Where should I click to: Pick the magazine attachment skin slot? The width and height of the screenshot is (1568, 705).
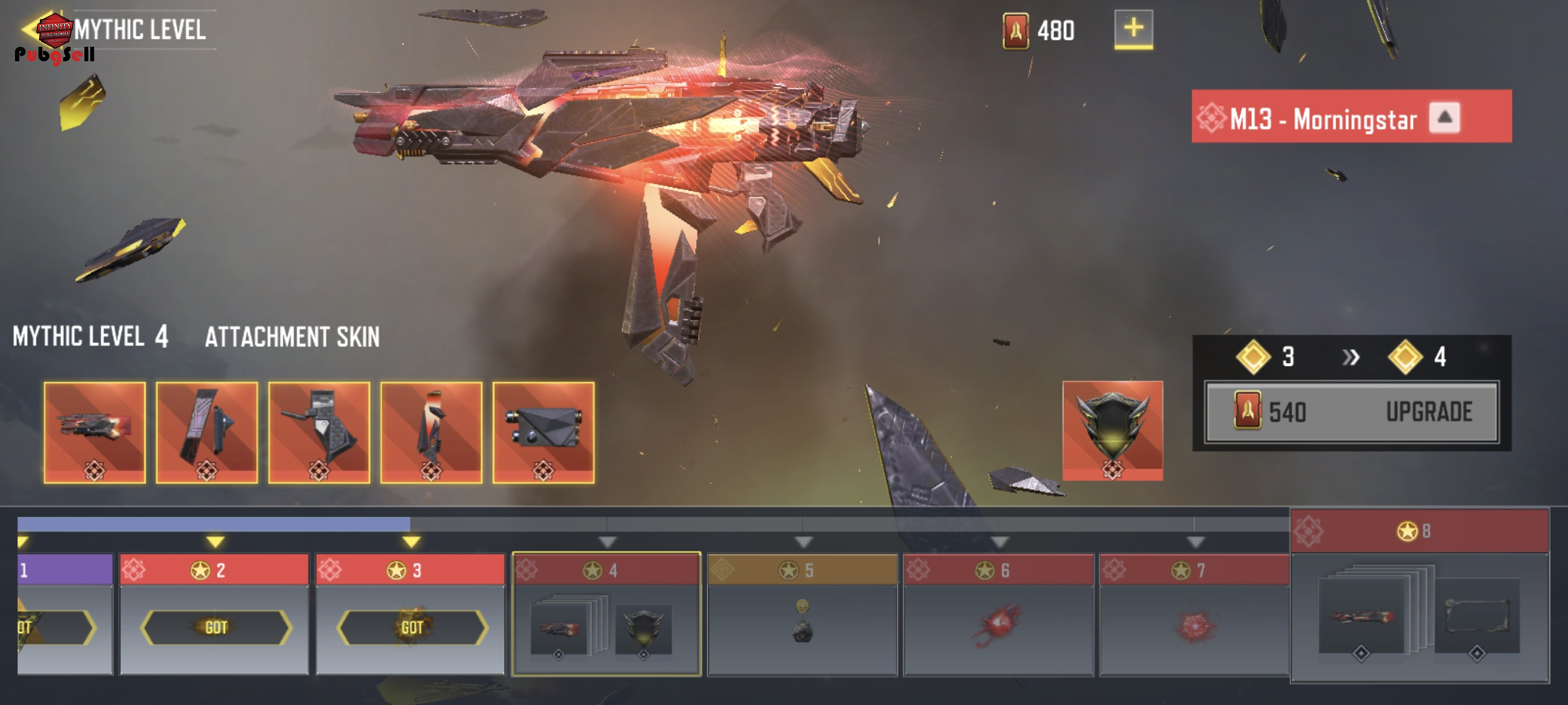431,432
